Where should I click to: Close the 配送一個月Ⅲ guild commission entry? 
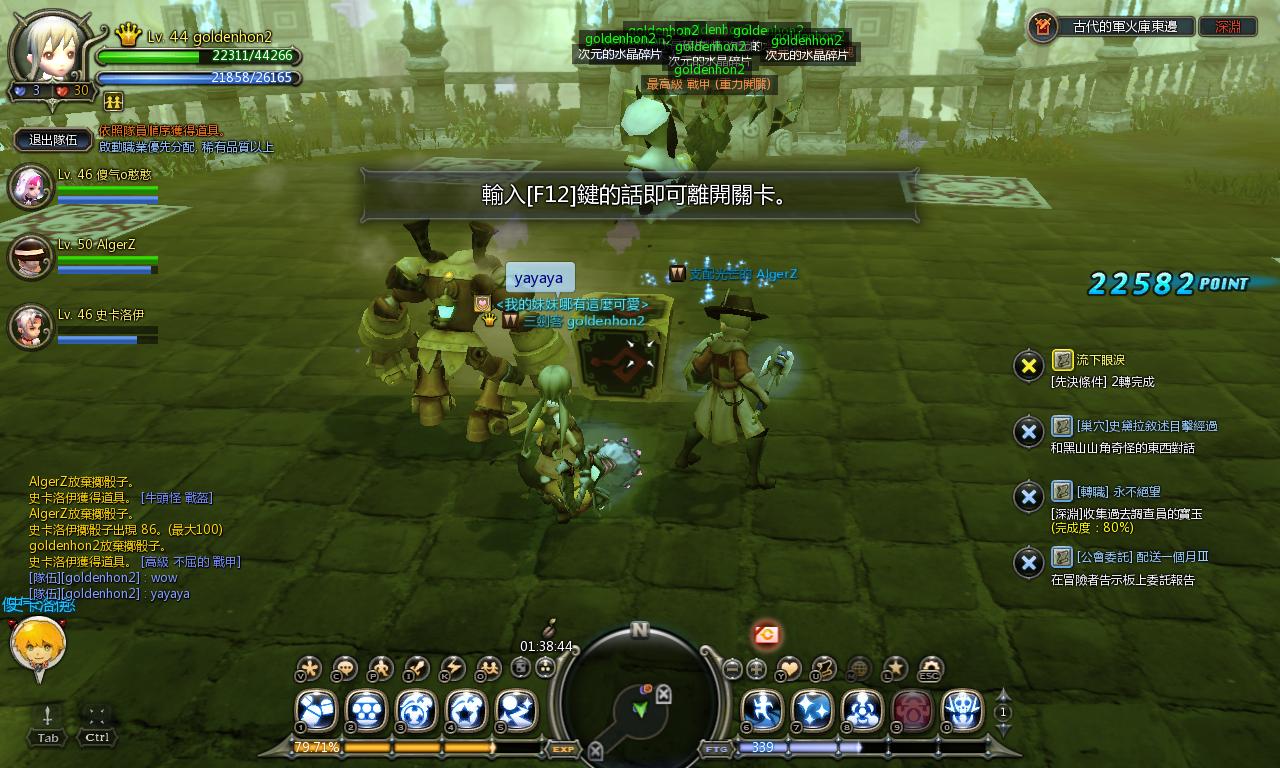1028,563
